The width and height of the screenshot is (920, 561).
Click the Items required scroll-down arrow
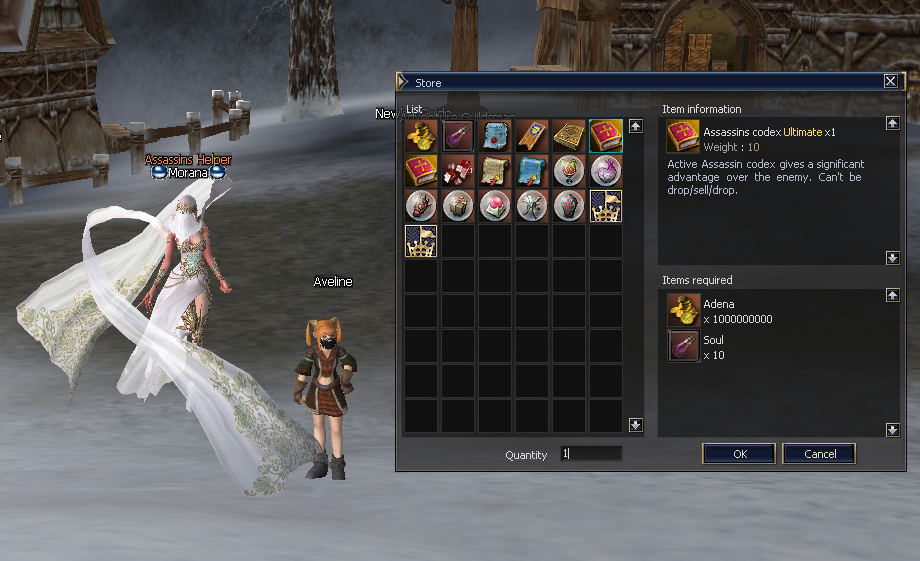pyautogui.click(x=892, y=429)
